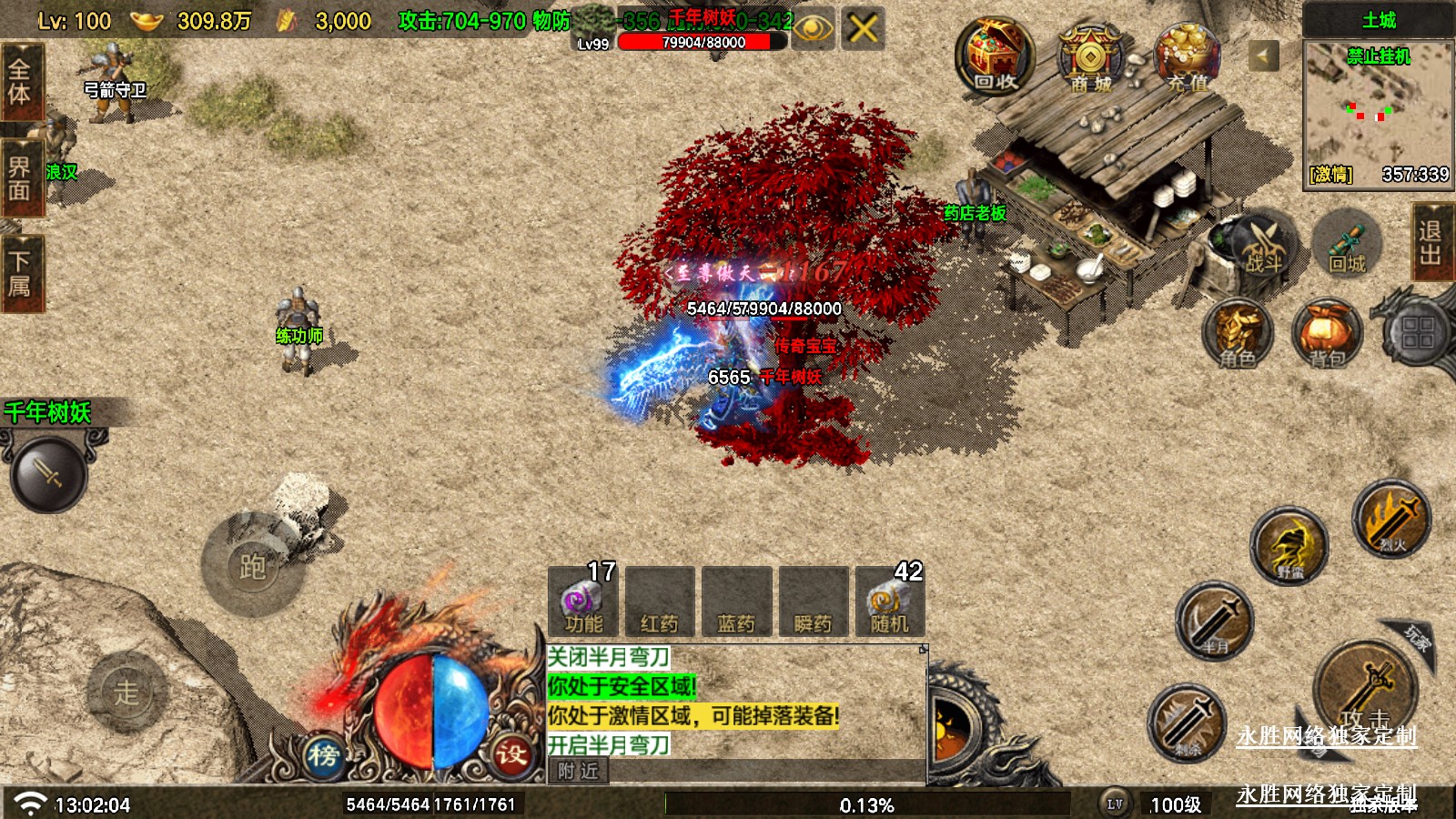Activate the 烈火 flame sword skill

(x=1390, y=519)
